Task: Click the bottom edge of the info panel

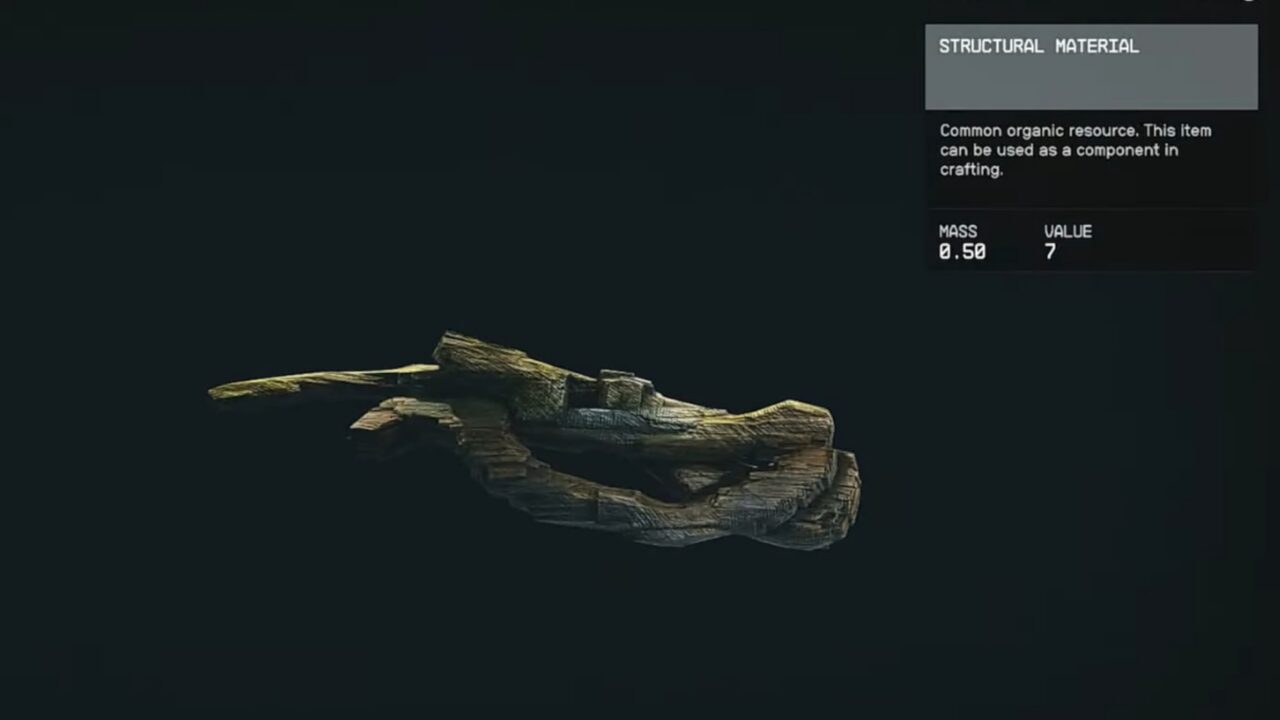Action: [1092, 272]
